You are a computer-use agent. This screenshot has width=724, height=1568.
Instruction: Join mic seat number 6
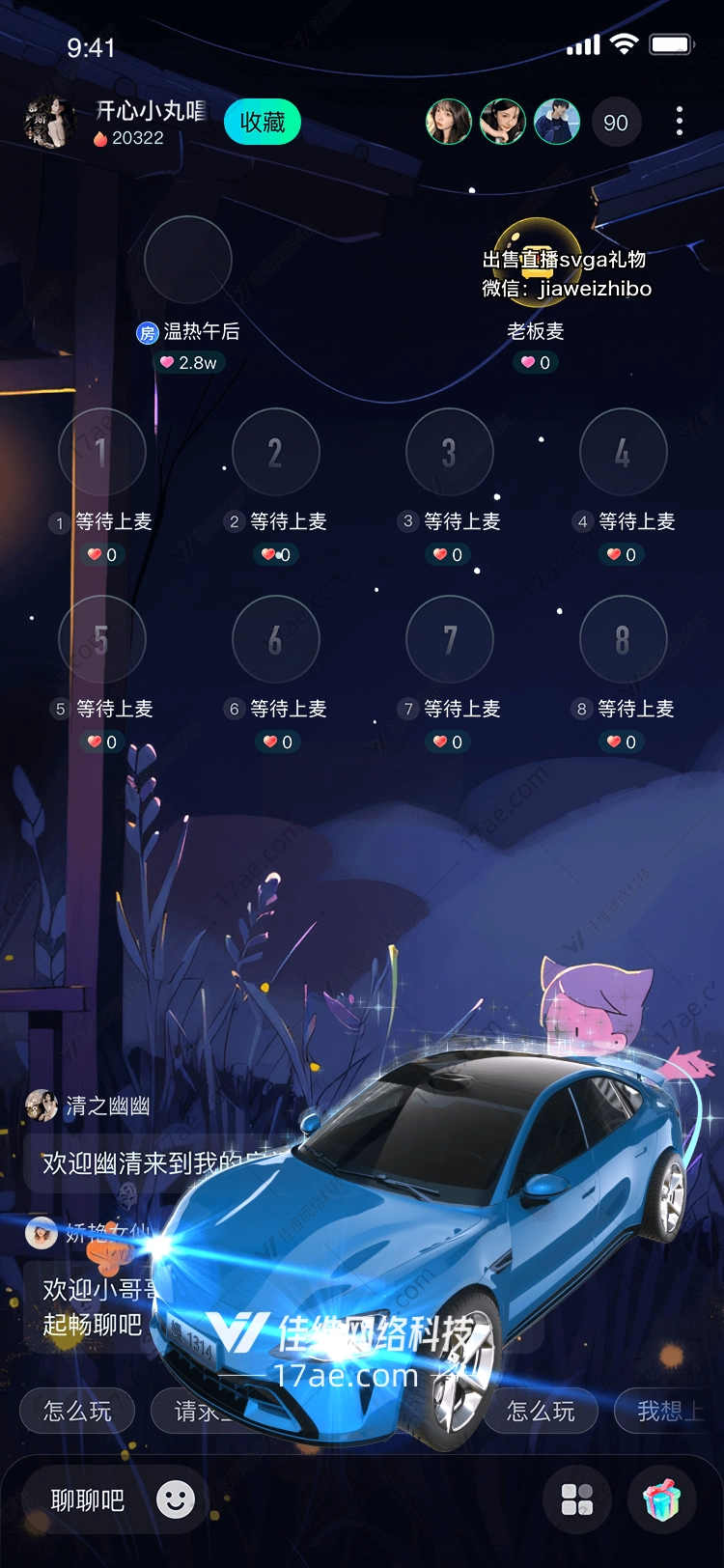coord(276,639)
